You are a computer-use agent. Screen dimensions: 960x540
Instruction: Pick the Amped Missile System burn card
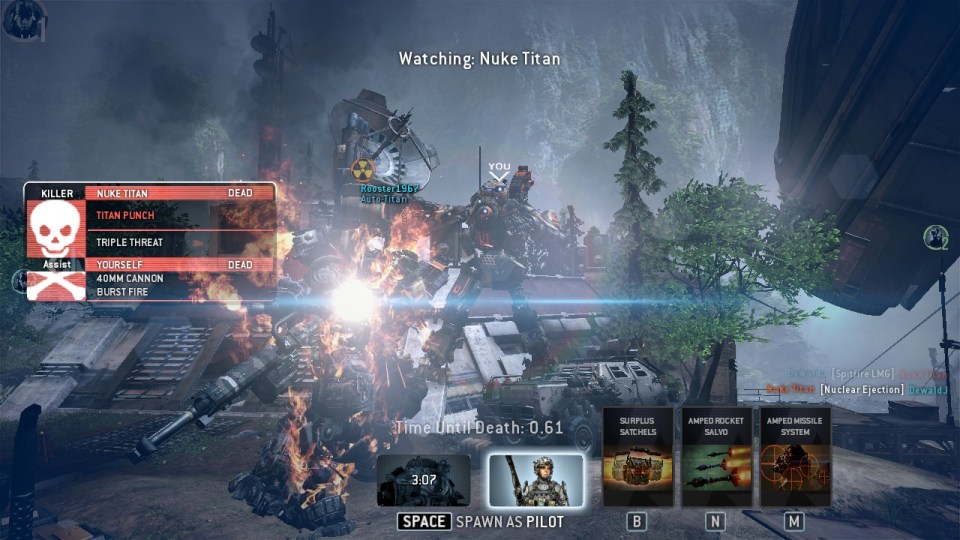click(x=795, y=456)
